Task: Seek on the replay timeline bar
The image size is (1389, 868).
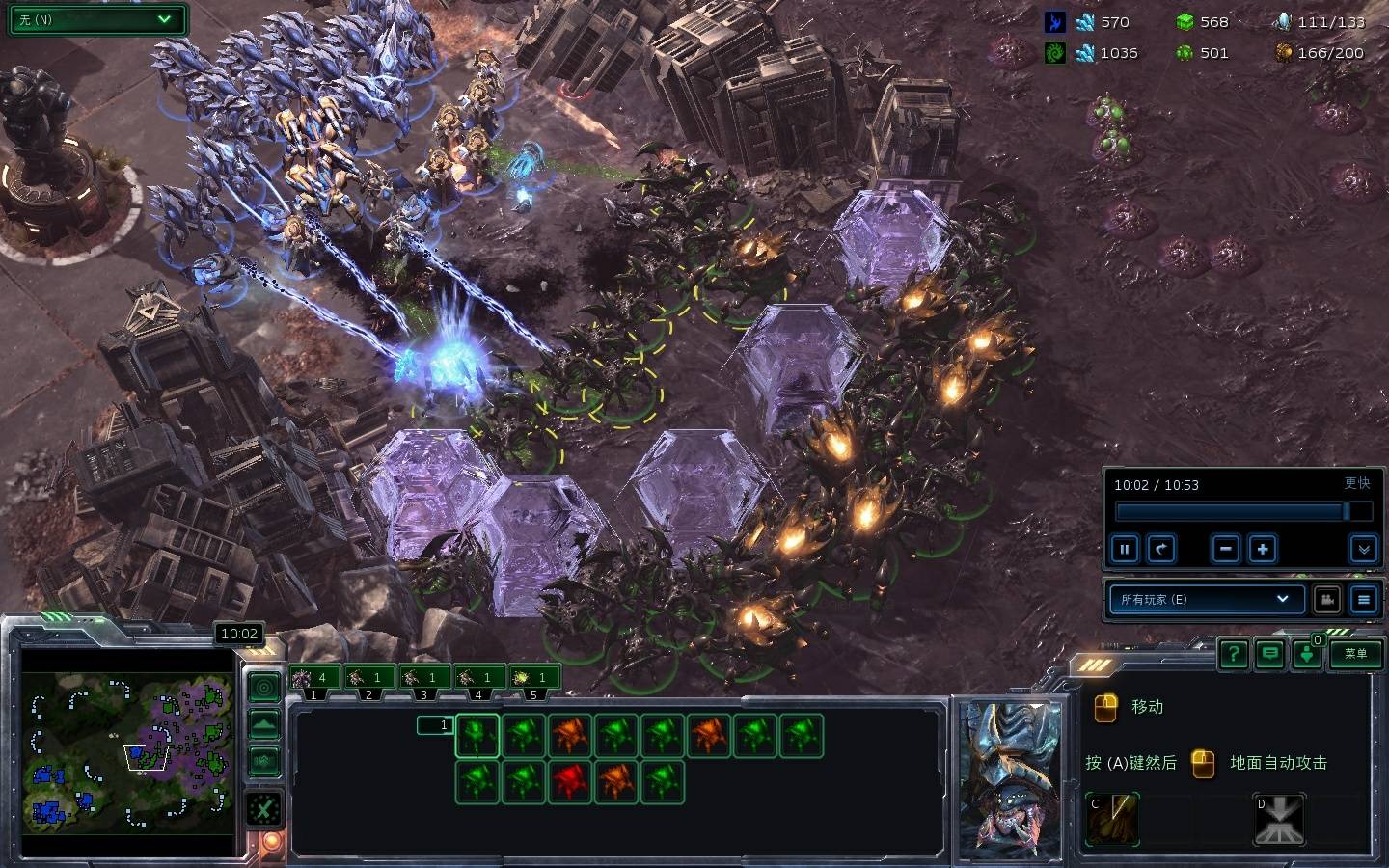Action: point(1231,511)
